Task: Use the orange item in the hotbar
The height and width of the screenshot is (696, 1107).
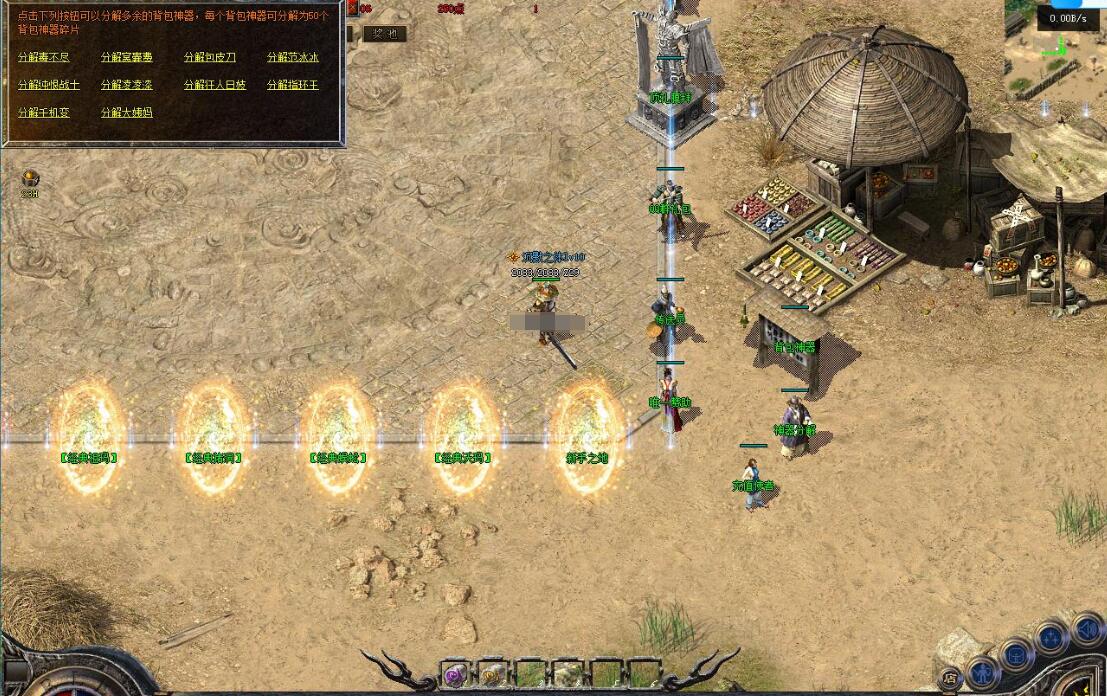Action: (x=493, y=675)
